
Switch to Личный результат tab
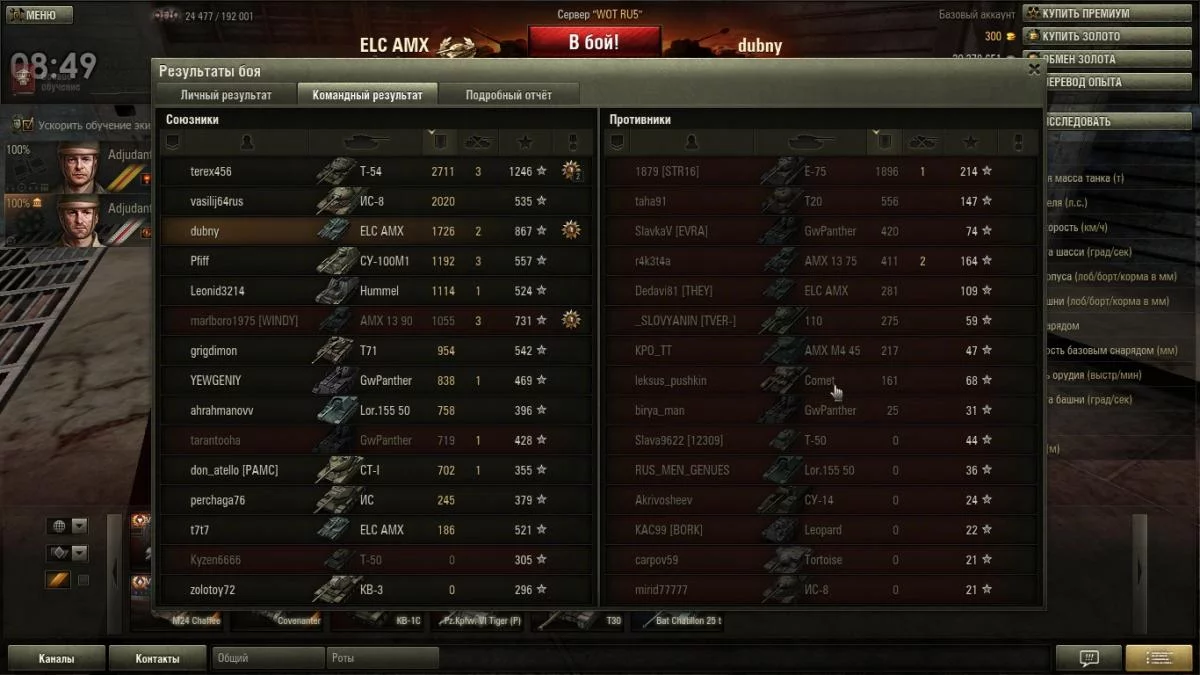tap(226, 95)
